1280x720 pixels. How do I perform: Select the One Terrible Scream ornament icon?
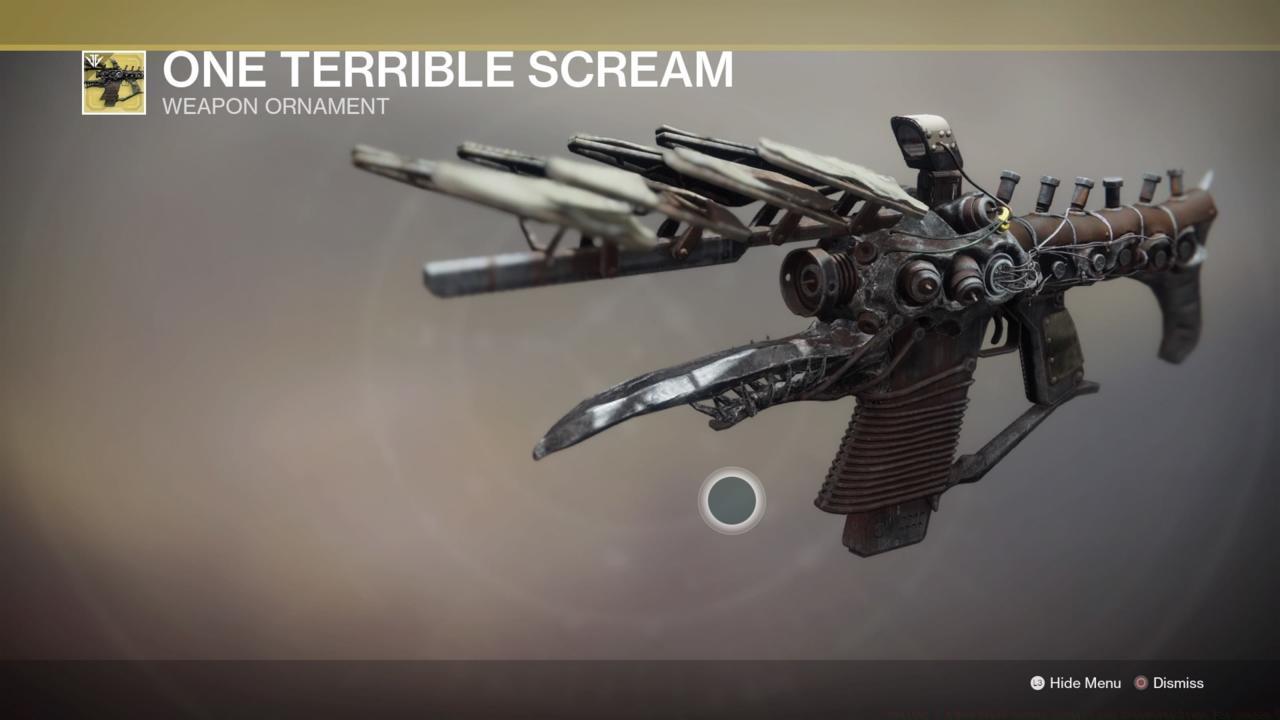click(113, 82)
